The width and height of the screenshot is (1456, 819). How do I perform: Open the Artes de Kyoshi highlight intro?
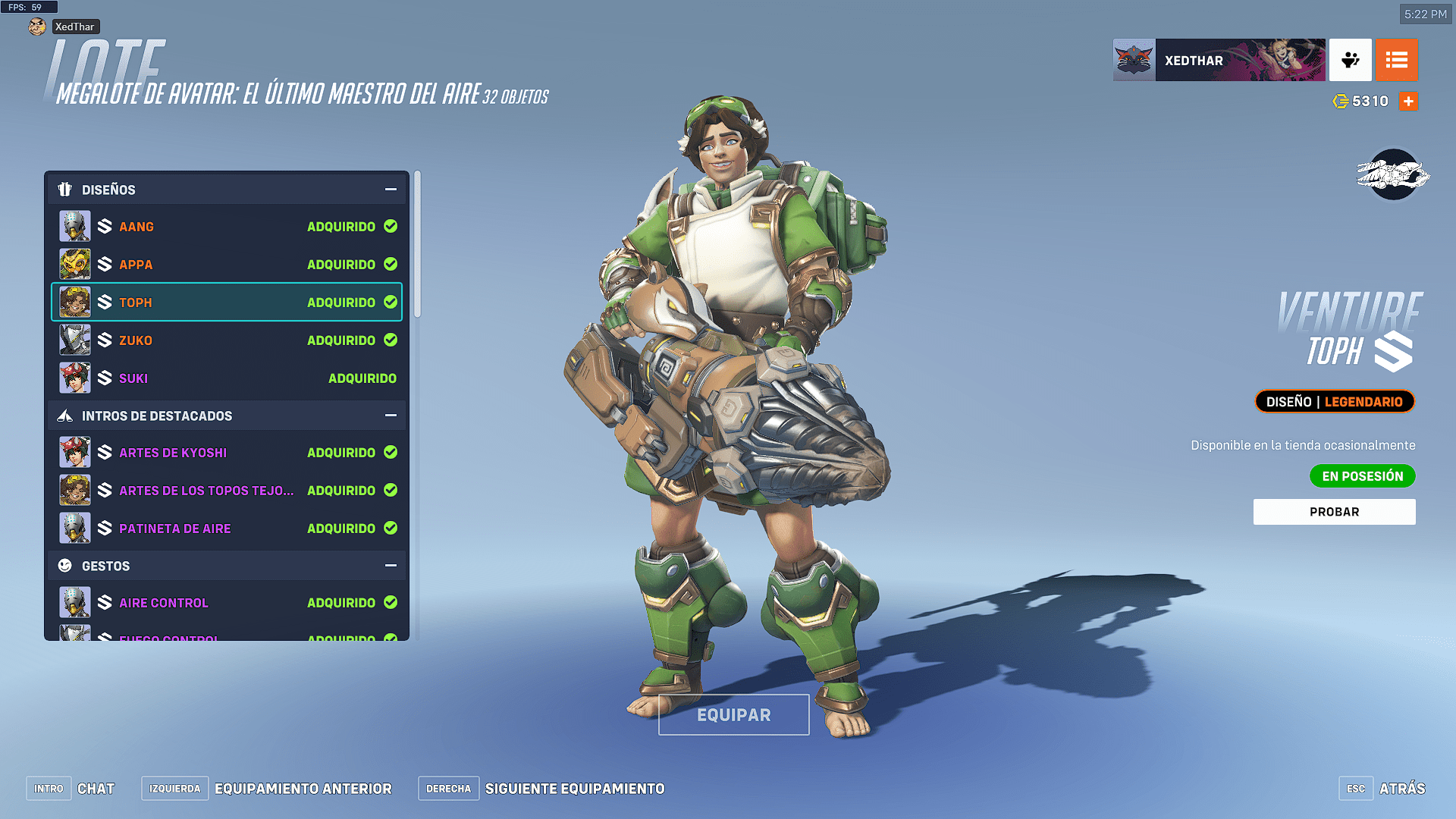pos(227,453)
